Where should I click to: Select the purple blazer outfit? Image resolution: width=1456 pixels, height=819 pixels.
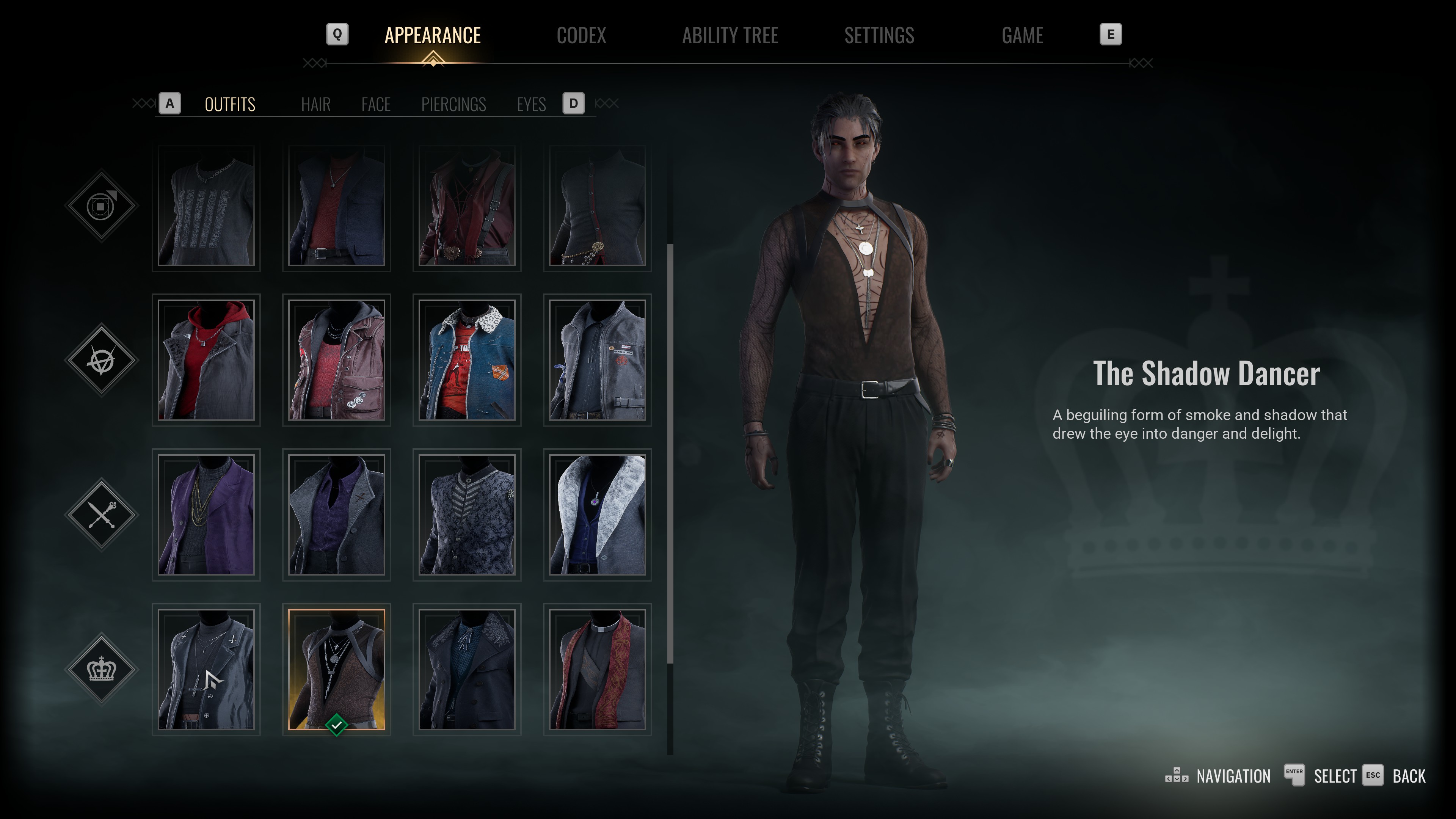point(206,515)
